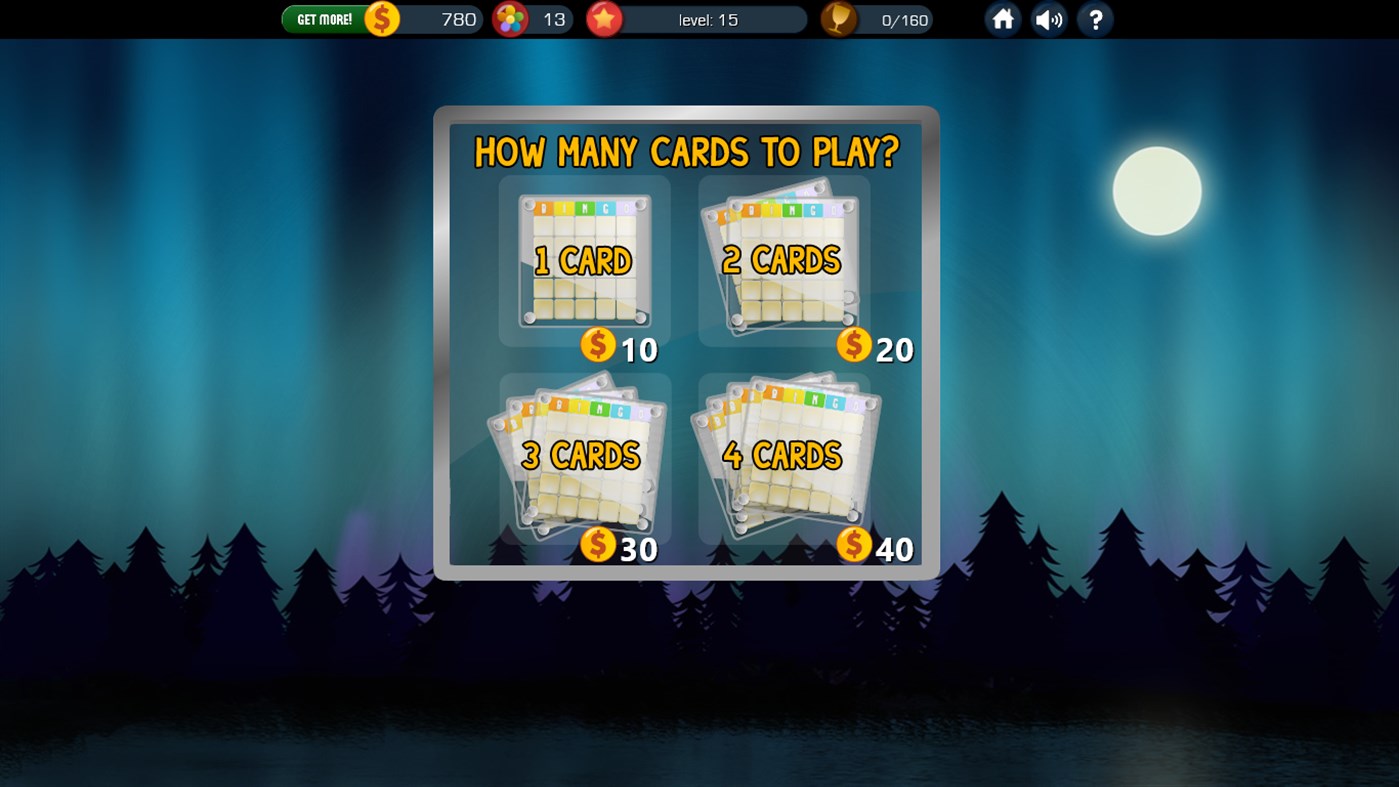Viewport: 1399px width, 787px height.
Task: Select the How Many Cards To Play panel title
Action: 685,153
